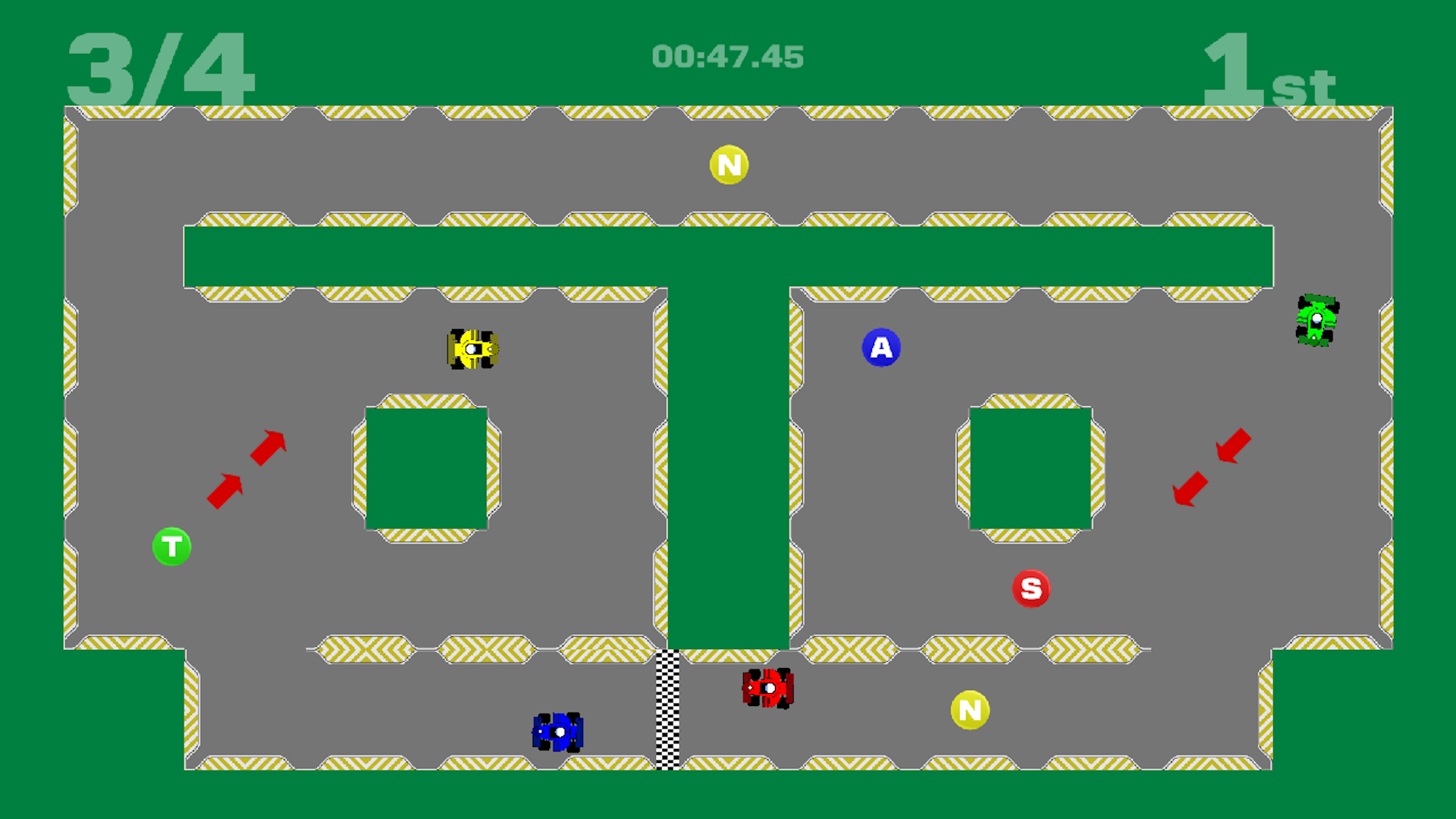Click the race timer showing 00:47.45
Viewport: 1456px width, 819px height.
[x=727, y=55]
